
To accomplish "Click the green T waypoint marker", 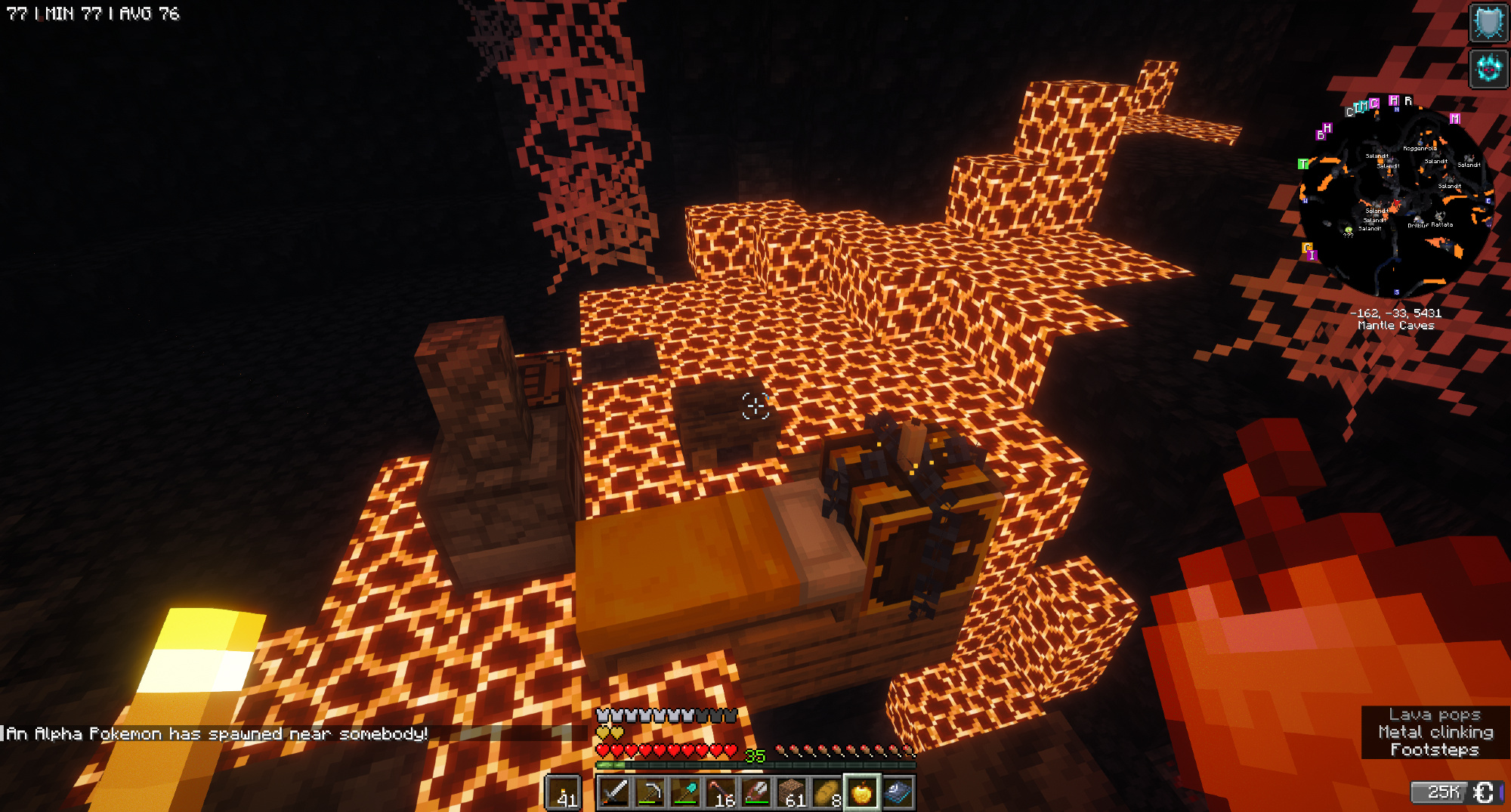I will point(1303,164).
